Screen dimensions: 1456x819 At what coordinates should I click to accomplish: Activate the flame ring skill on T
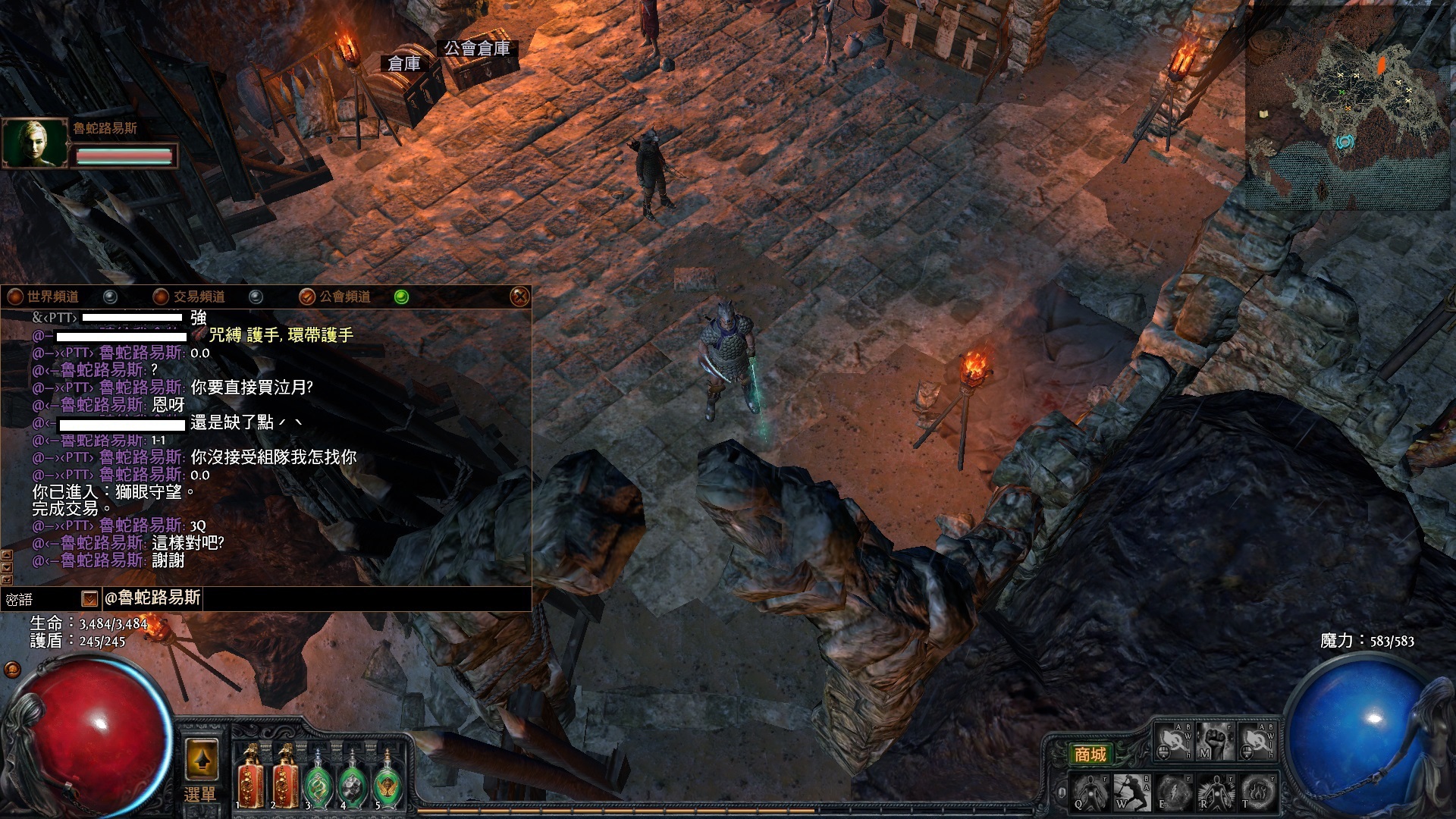click(x=1259, y=792)
